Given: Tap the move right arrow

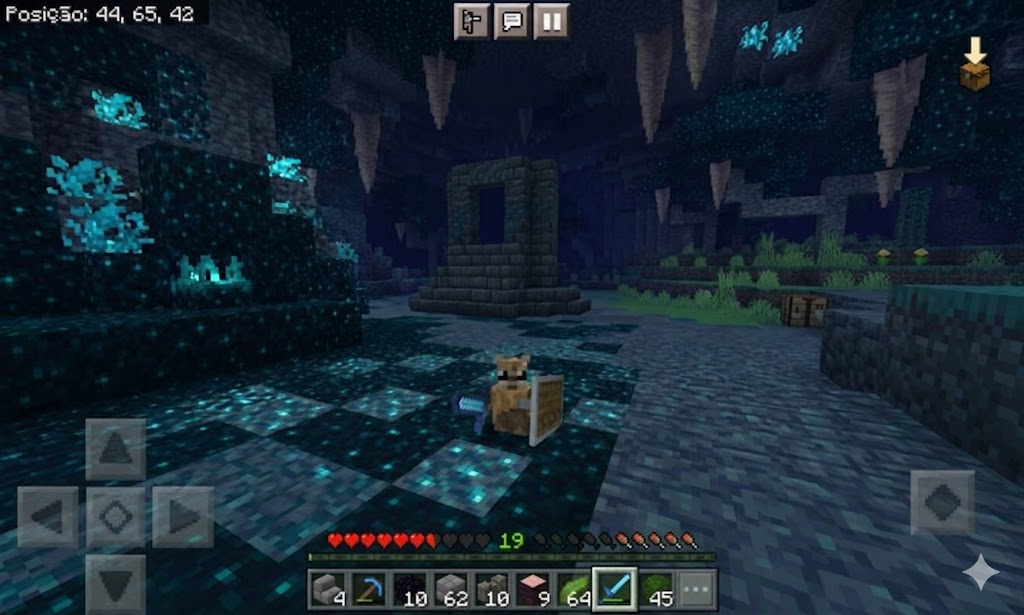Looking at the screenshot, I should [183, 517].
